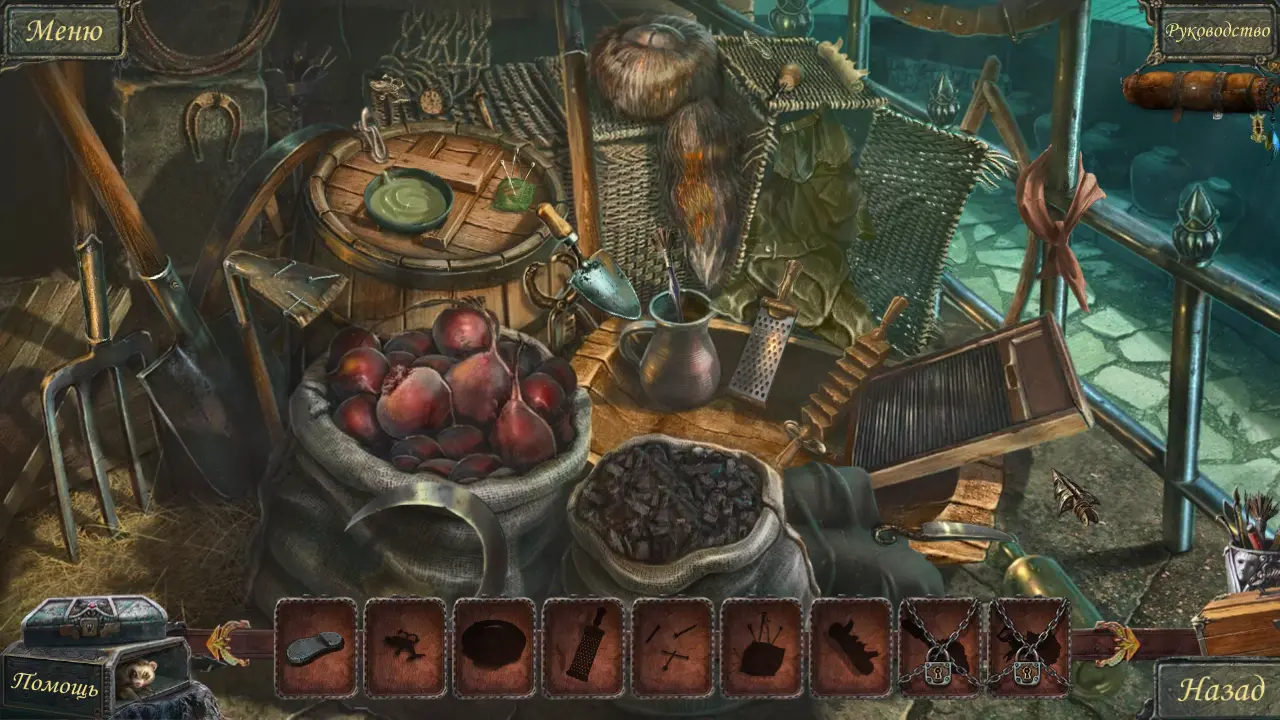Ask for a hint with Помощь

click(x=56, y=687)
